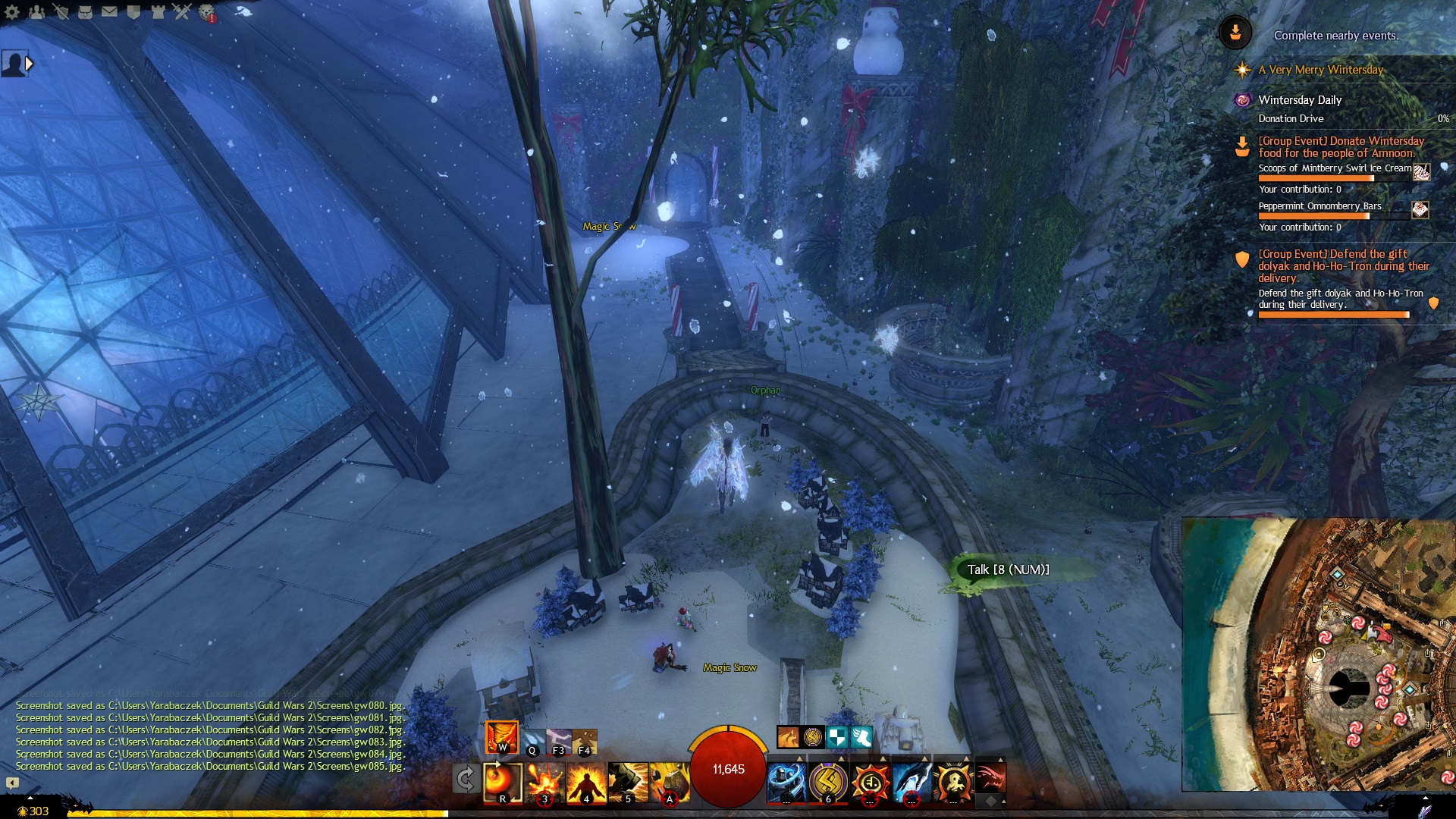Expand the party portrait arrow
The image size is (1456, 819).
pos(29,64)
